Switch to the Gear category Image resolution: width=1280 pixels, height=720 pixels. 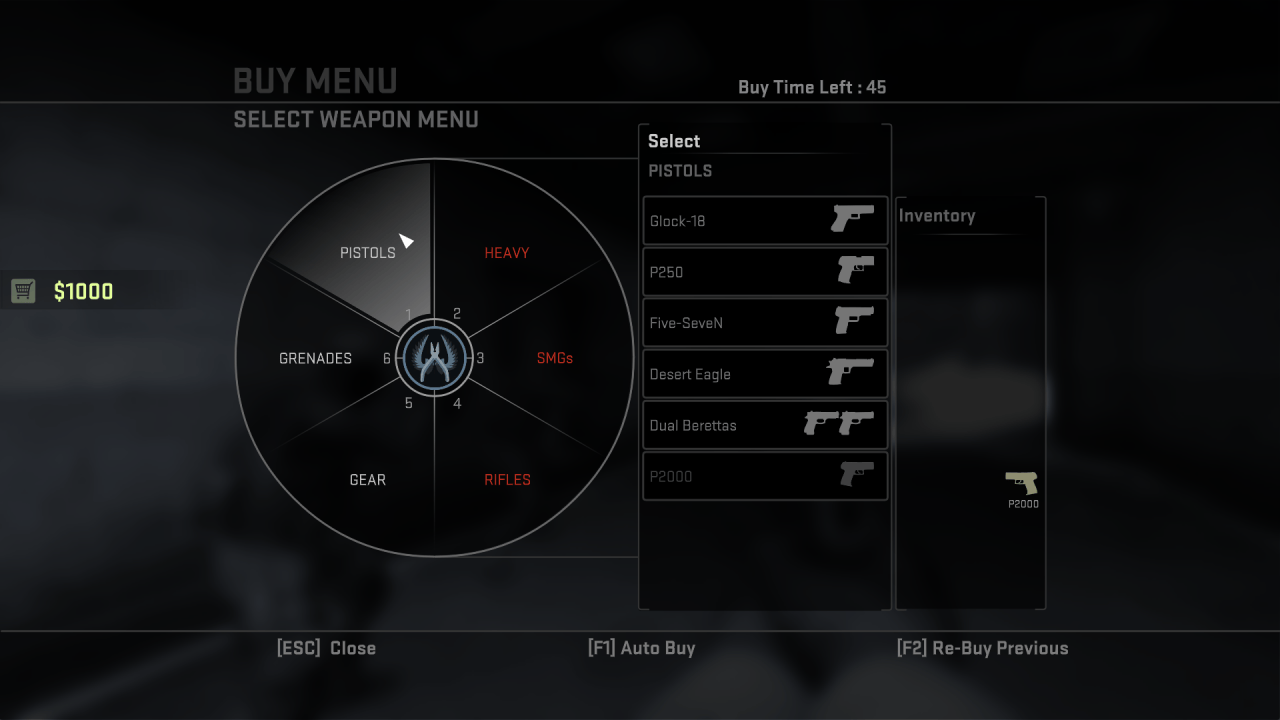point(368,479)
